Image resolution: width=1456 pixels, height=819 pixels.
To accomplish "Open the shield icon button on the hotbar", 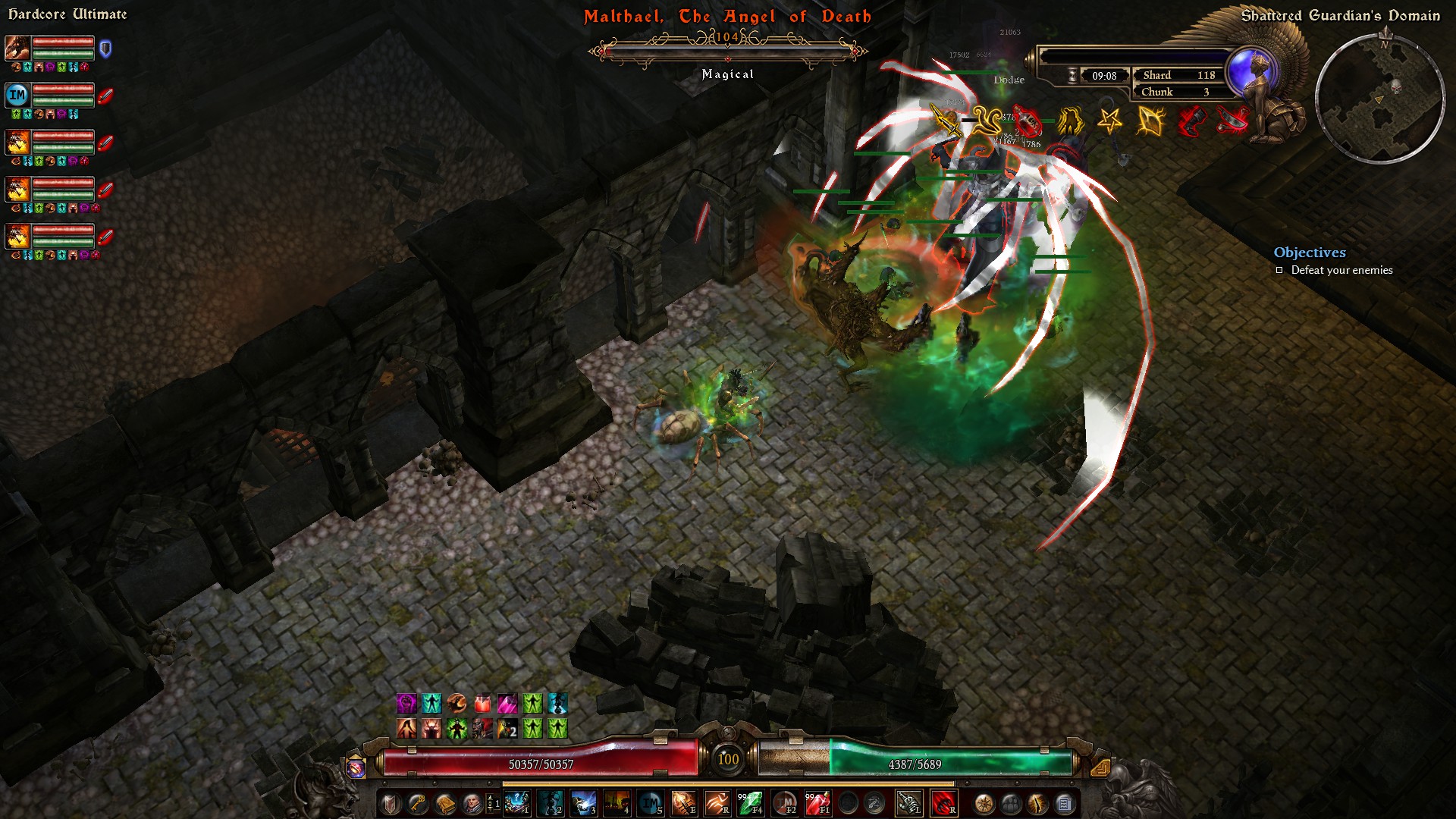I will (x=391, y=803).
